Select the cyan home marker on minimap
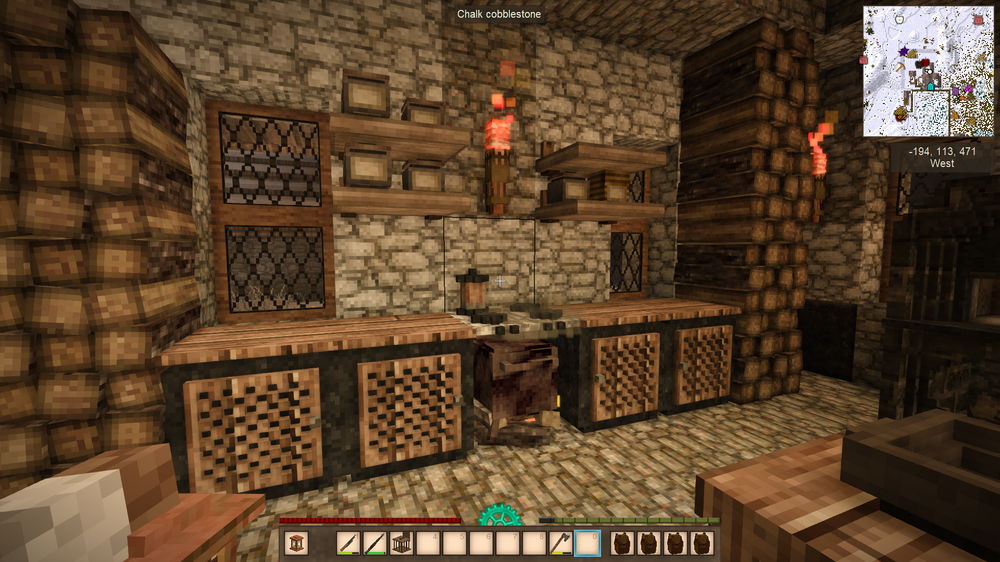1000x562 pixels. (931, 87)
